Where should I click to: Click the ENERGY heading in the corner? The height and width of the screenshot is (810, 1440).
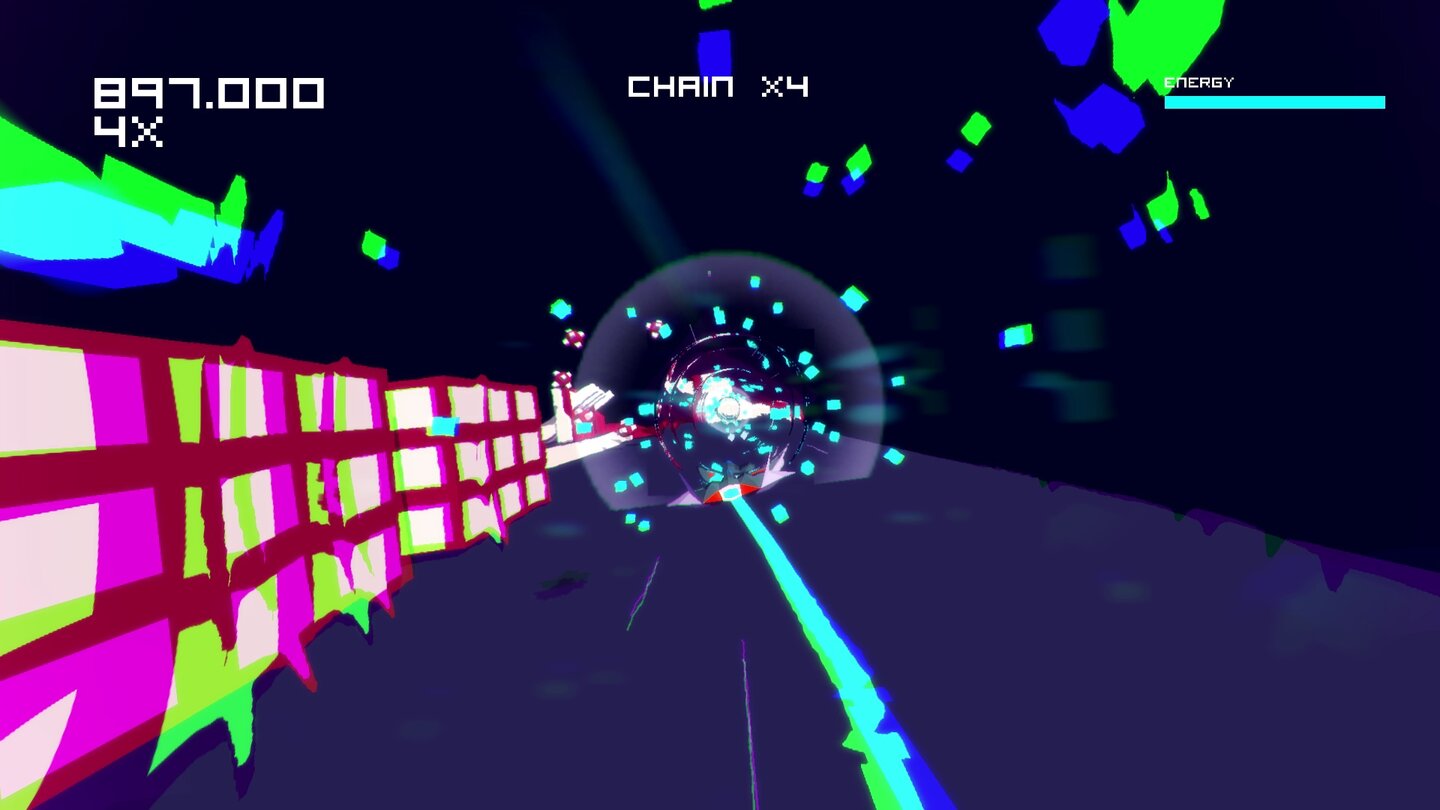(x=1197, y=79)
